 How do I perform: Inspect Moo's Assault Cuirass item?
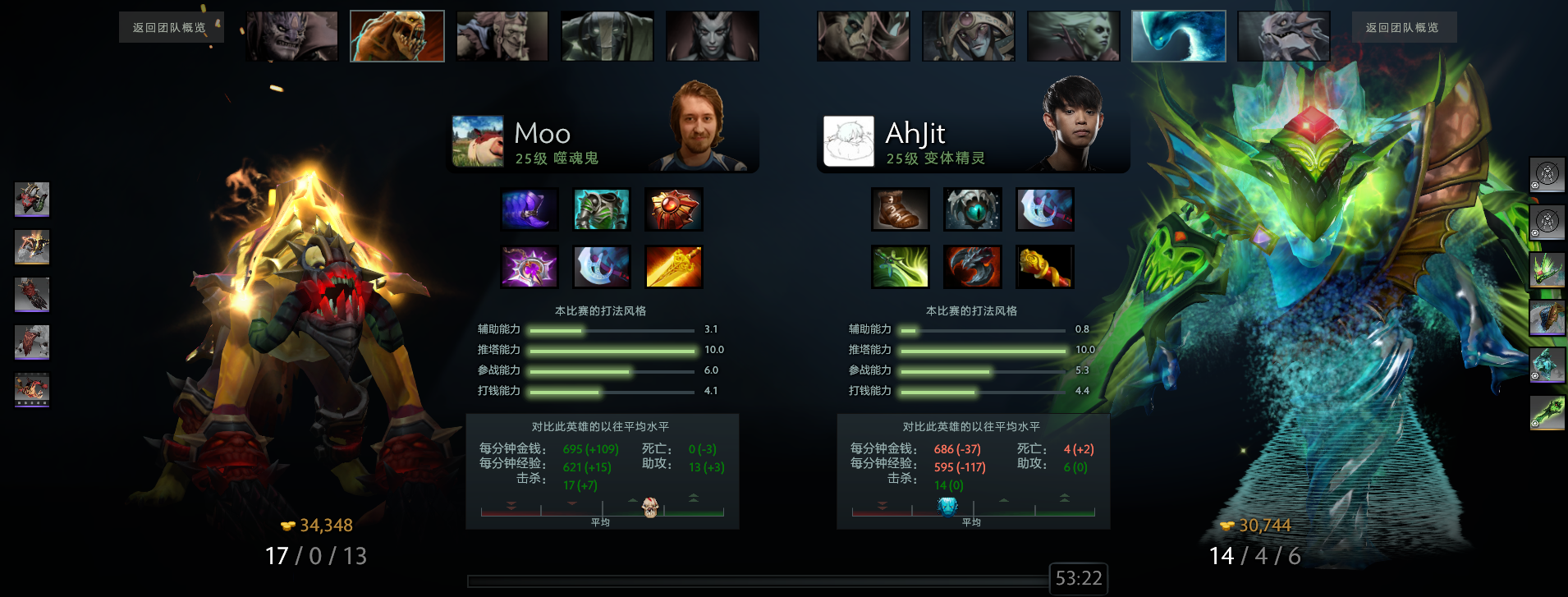602,209
